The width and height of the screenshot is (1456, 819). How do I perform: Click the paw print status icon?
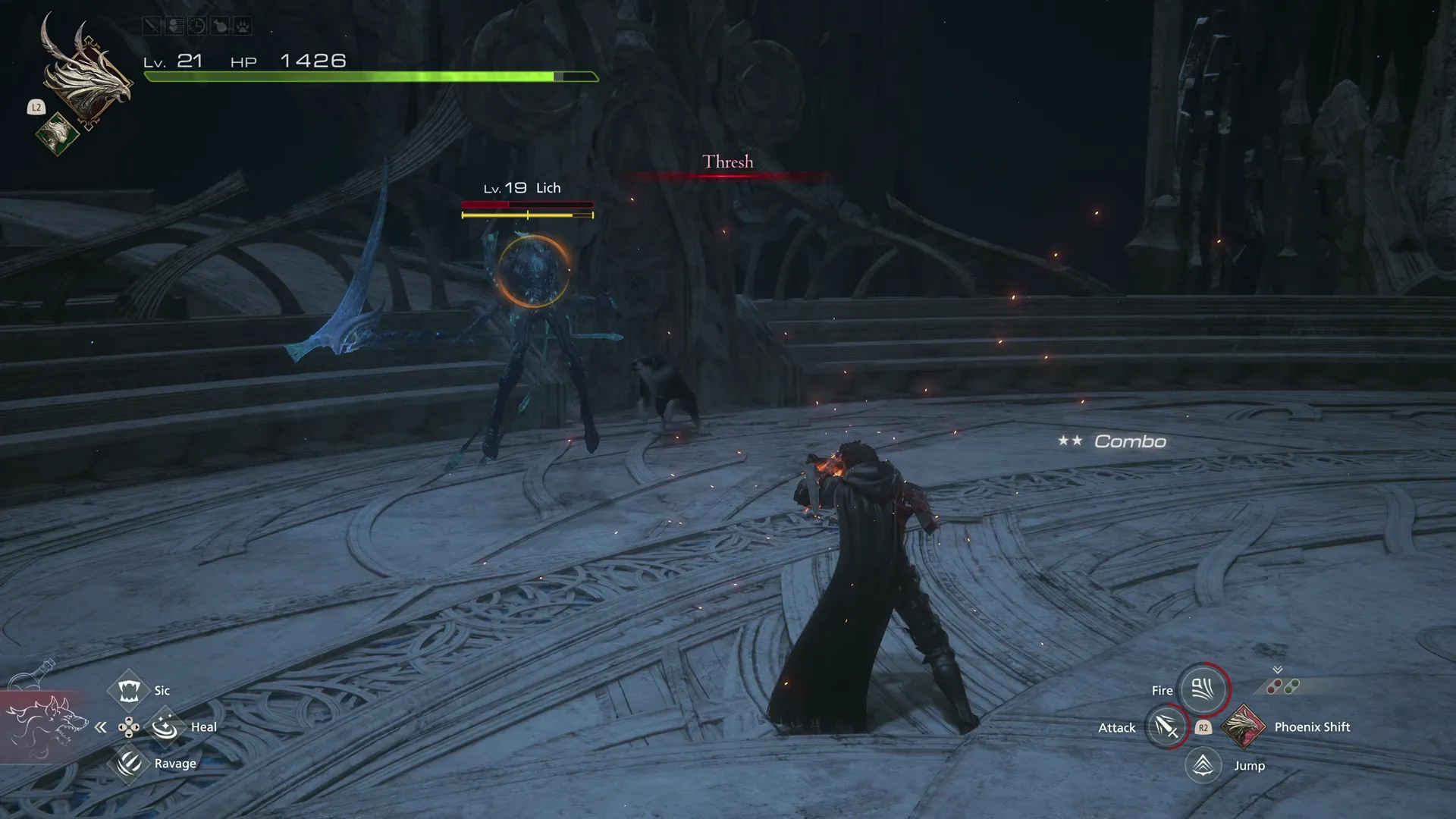[243, 26]
